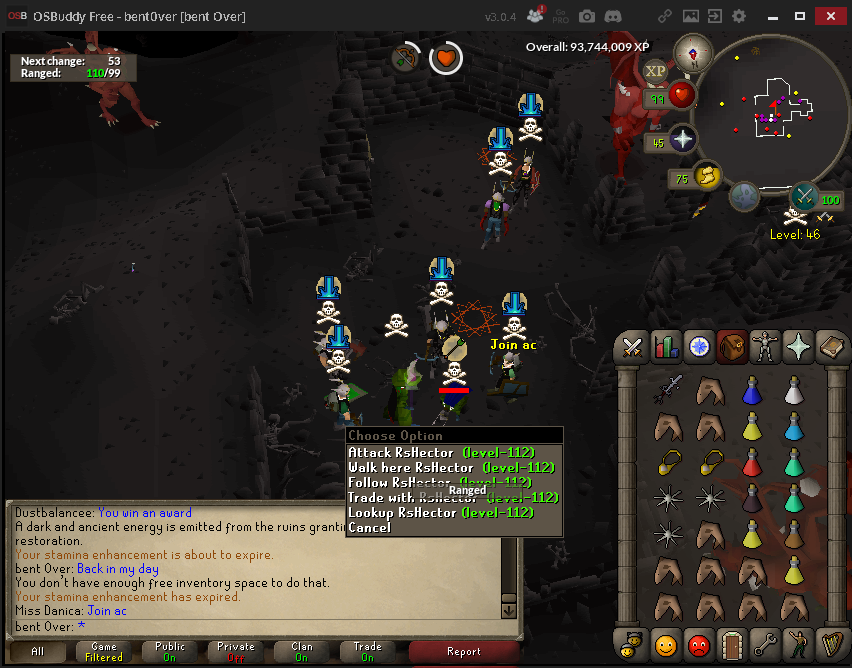
Task: Select the red potion in inventory
Action: (x=752, y=462)
